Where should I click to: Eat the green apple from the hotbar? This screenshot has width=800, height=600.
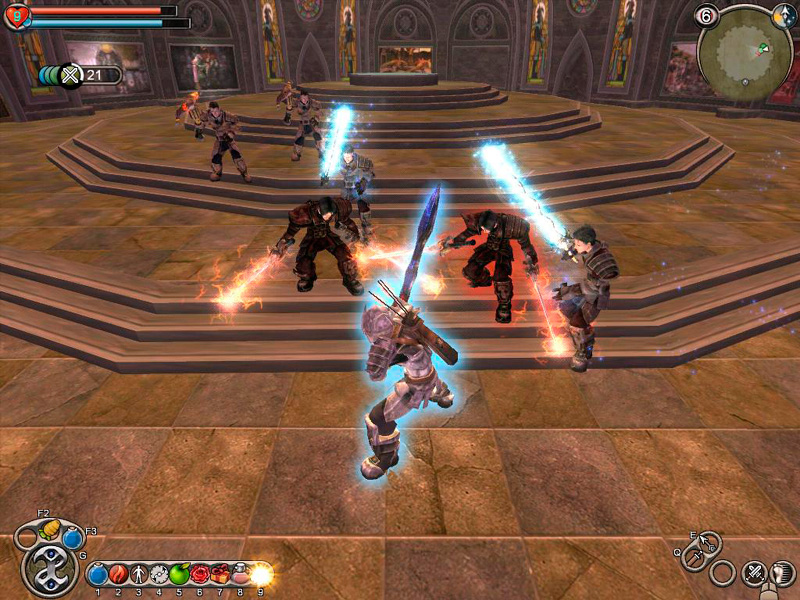tap(179, 574)
